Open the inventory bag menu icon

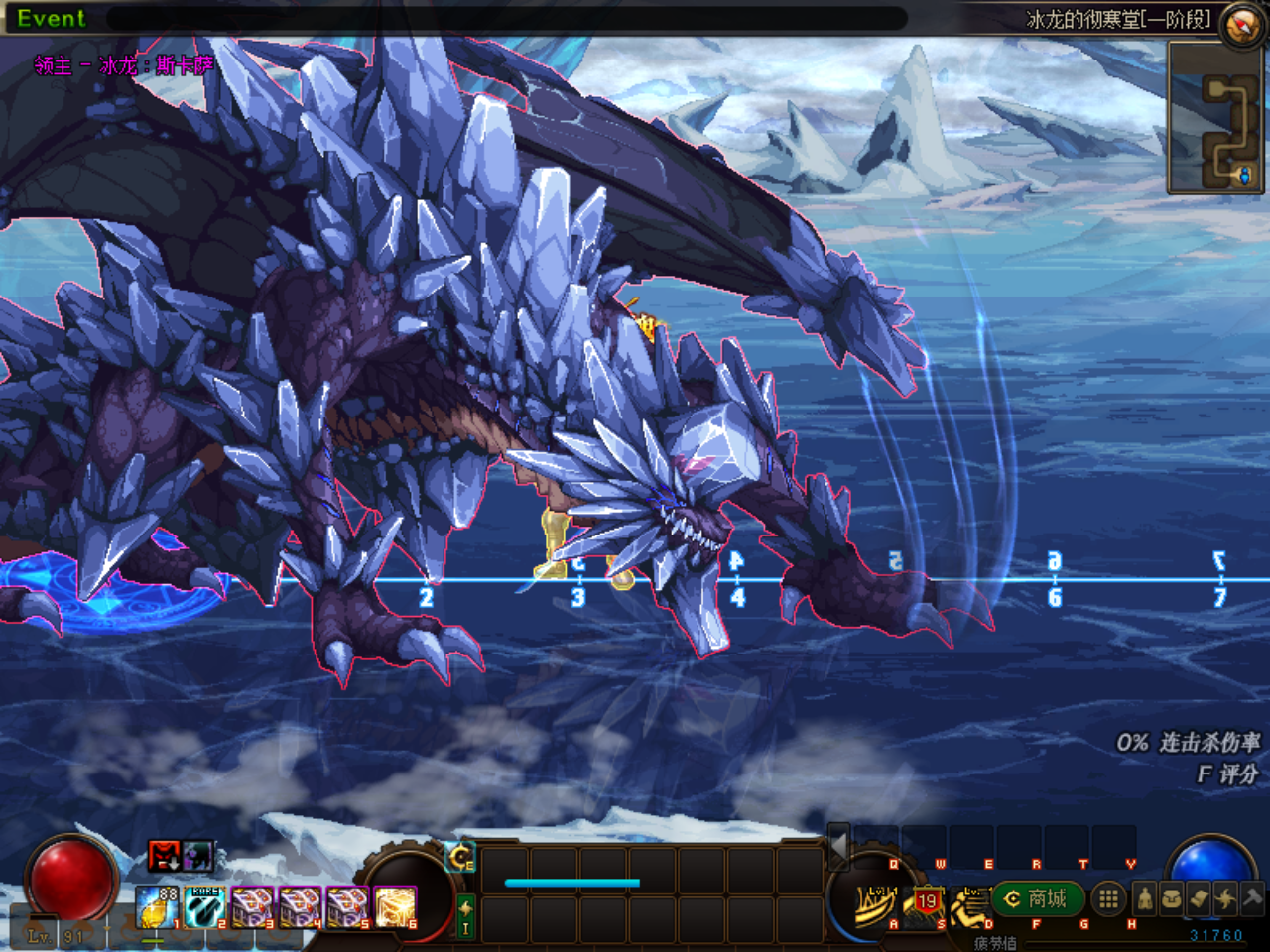tap(1172, 899)
